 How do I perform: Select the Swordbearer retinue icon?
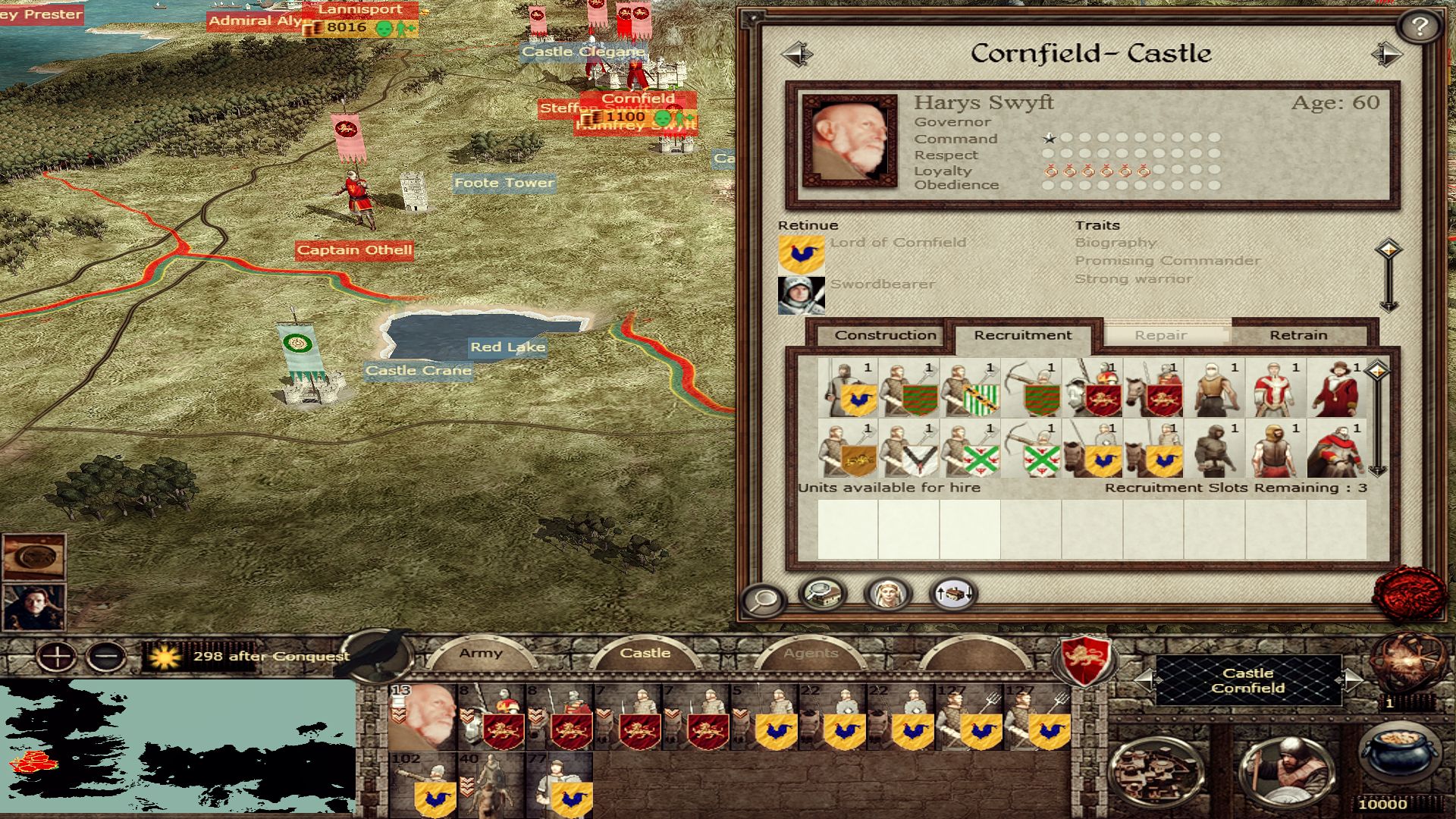click(801, 295)
